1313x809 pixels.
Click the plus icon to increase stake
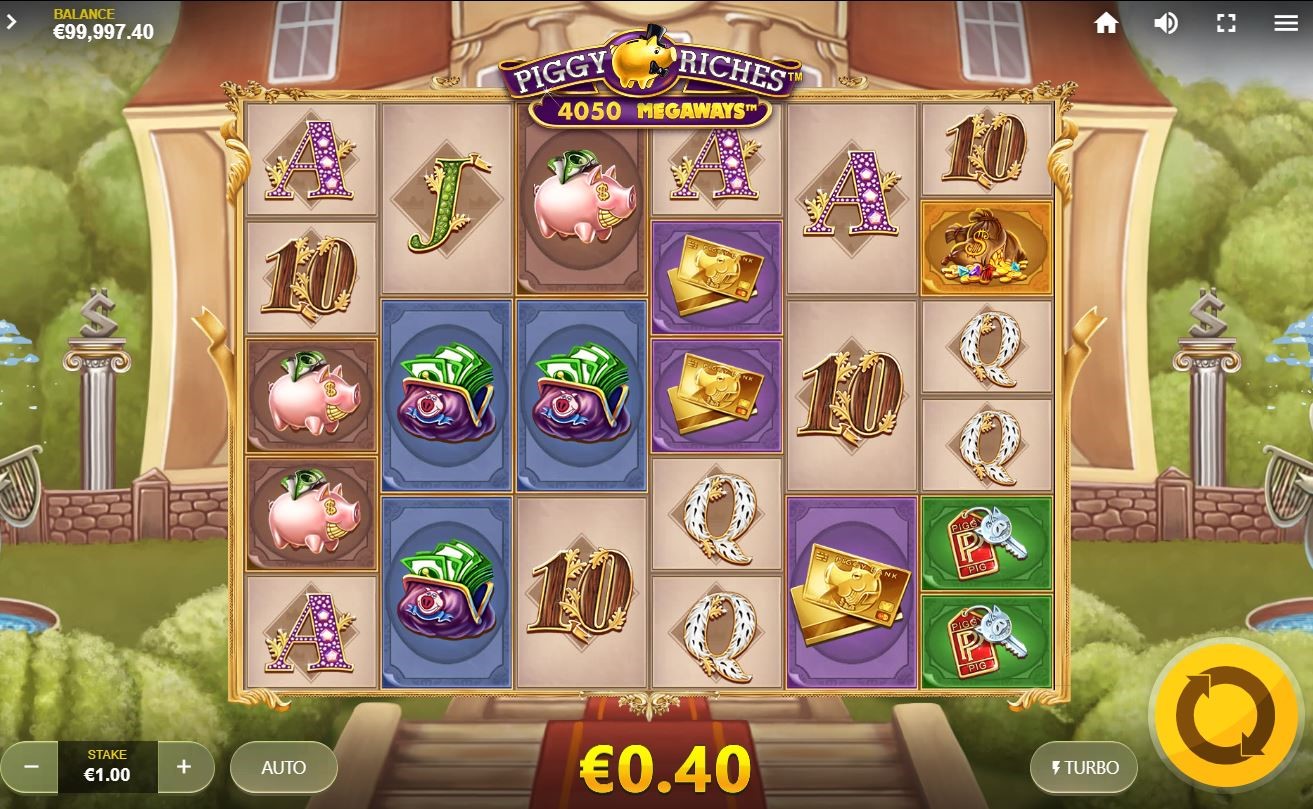click(x=184, y=767)
